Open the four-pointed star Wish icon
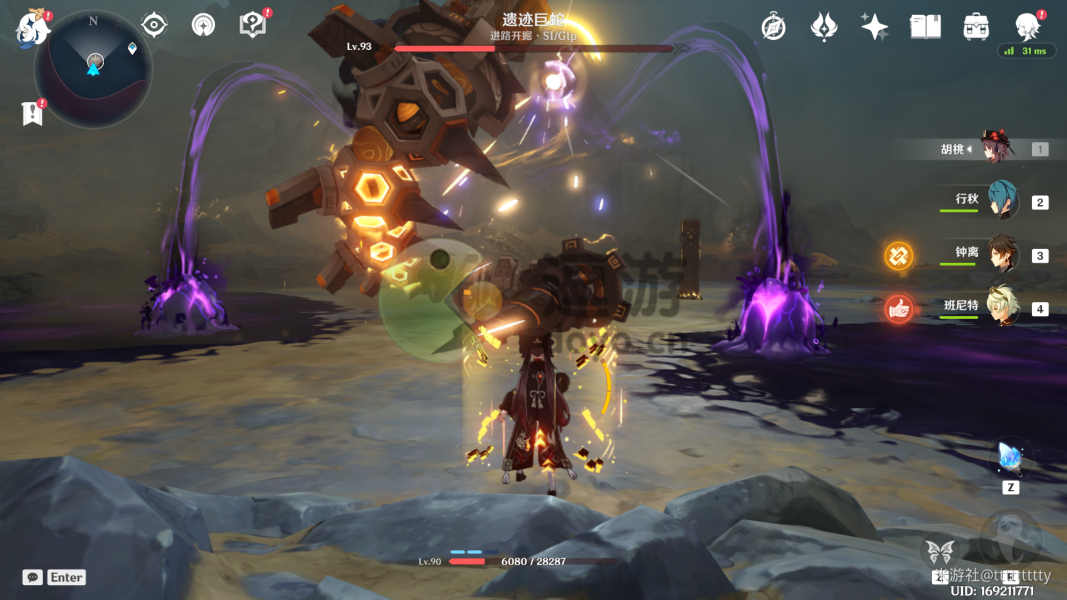This screenshot has height=600, width=1067. tap(875, 27)
